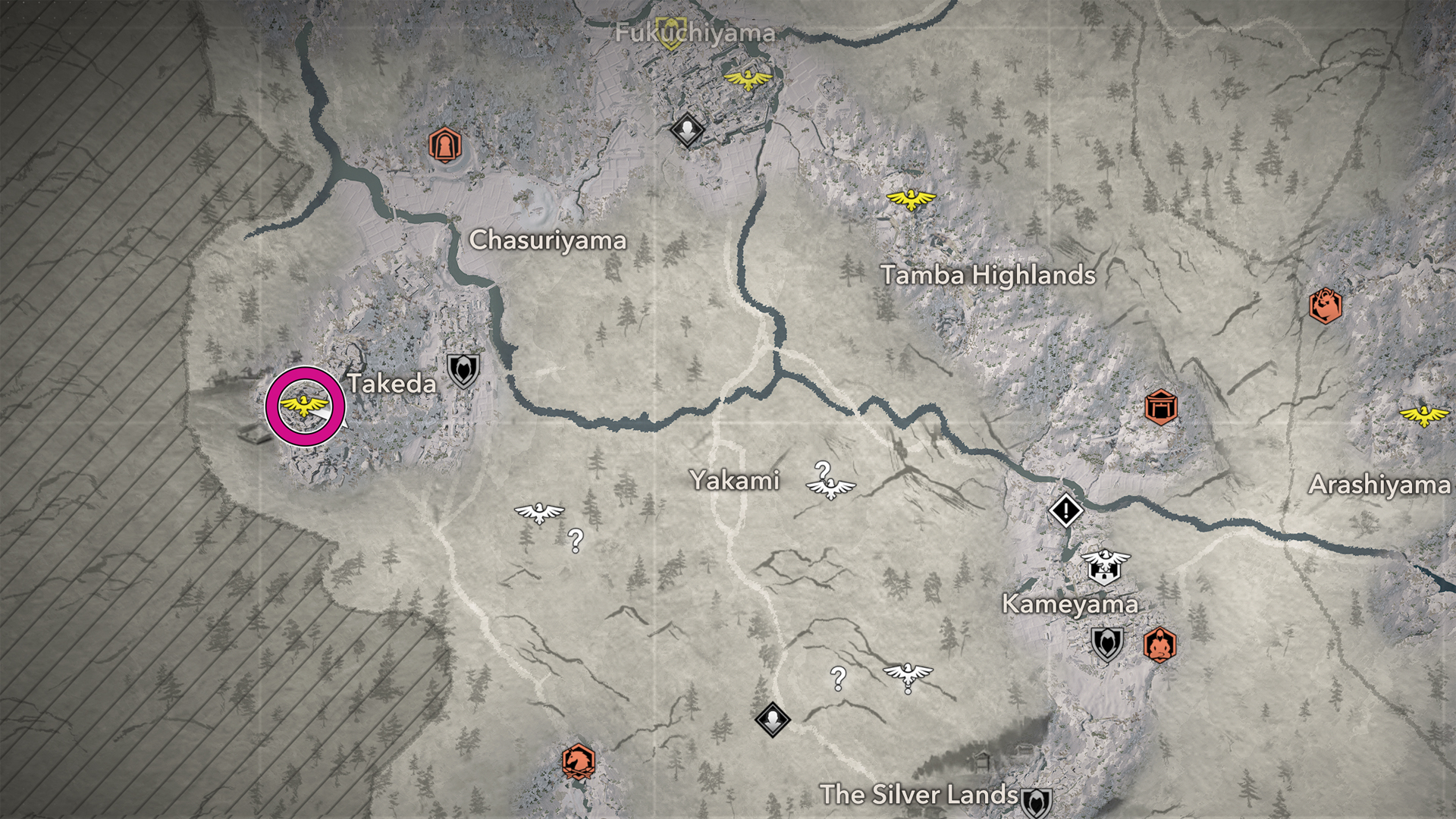Choose the white eagle castle viewpoint above Kameyama
Image resolution: width=1456 pixels, height=819 pixels.
click(1105, 566)
